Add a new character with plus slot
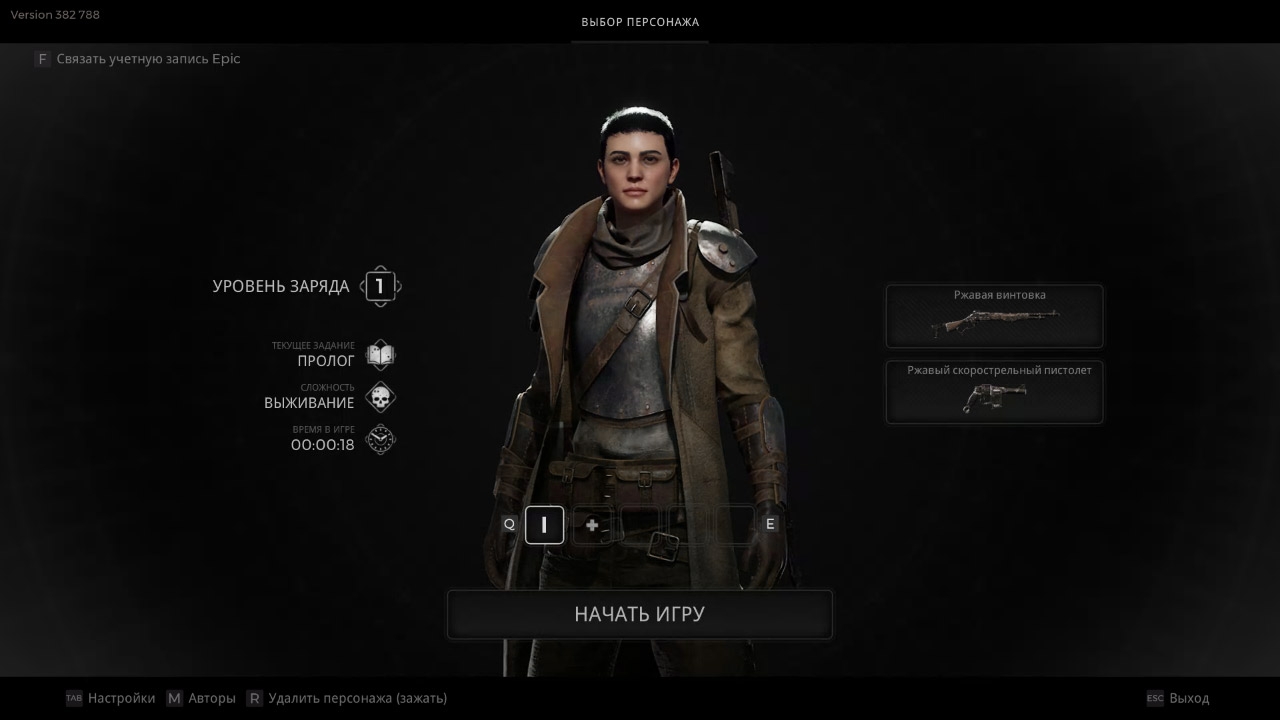1280x720 pixels. [592, 525]
